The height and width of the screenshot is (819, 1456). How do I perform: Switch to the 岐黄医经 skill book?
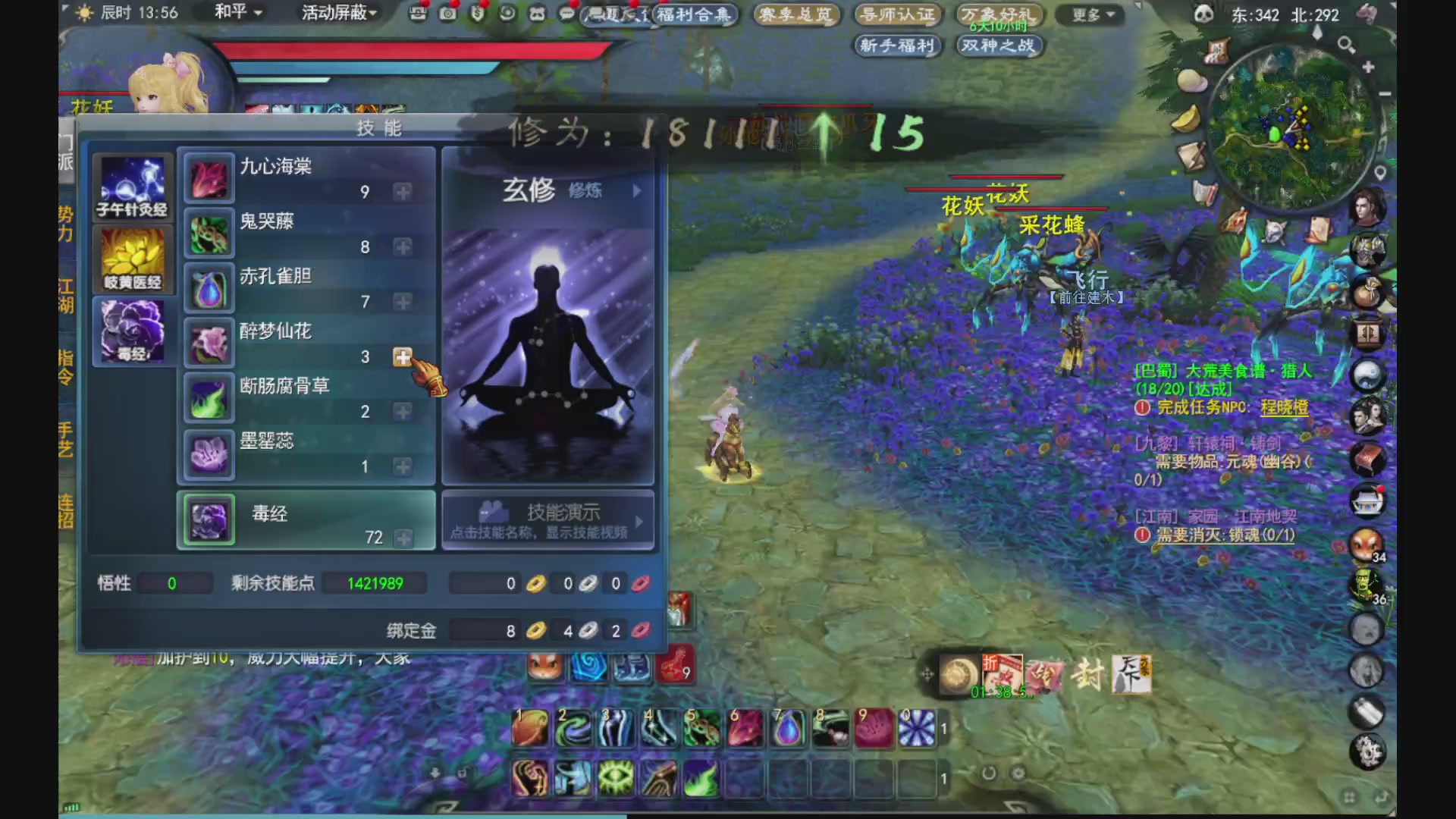pos(133,258)
